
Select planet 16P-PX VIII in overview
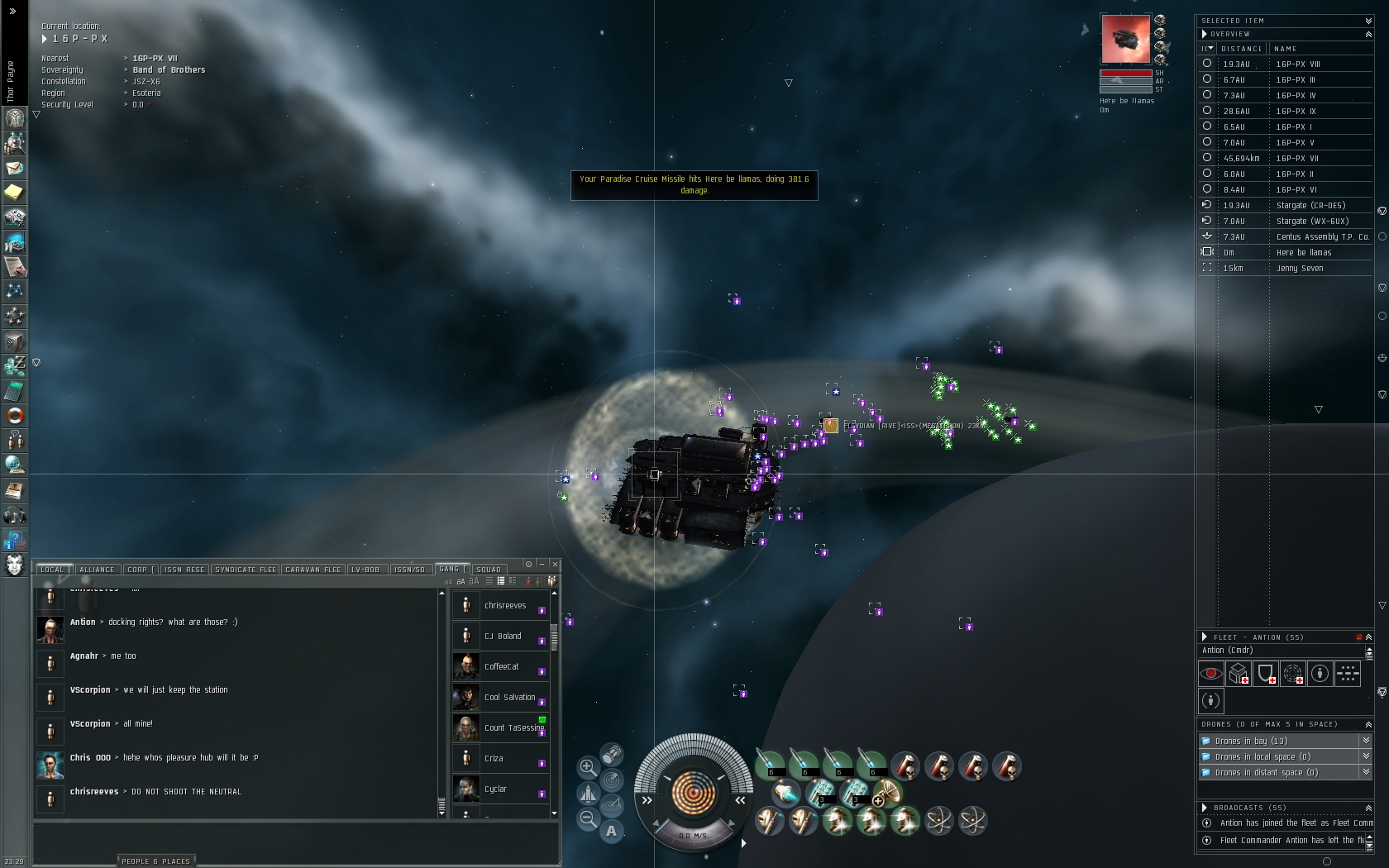pyautogui.click(x=1297, y=64)
